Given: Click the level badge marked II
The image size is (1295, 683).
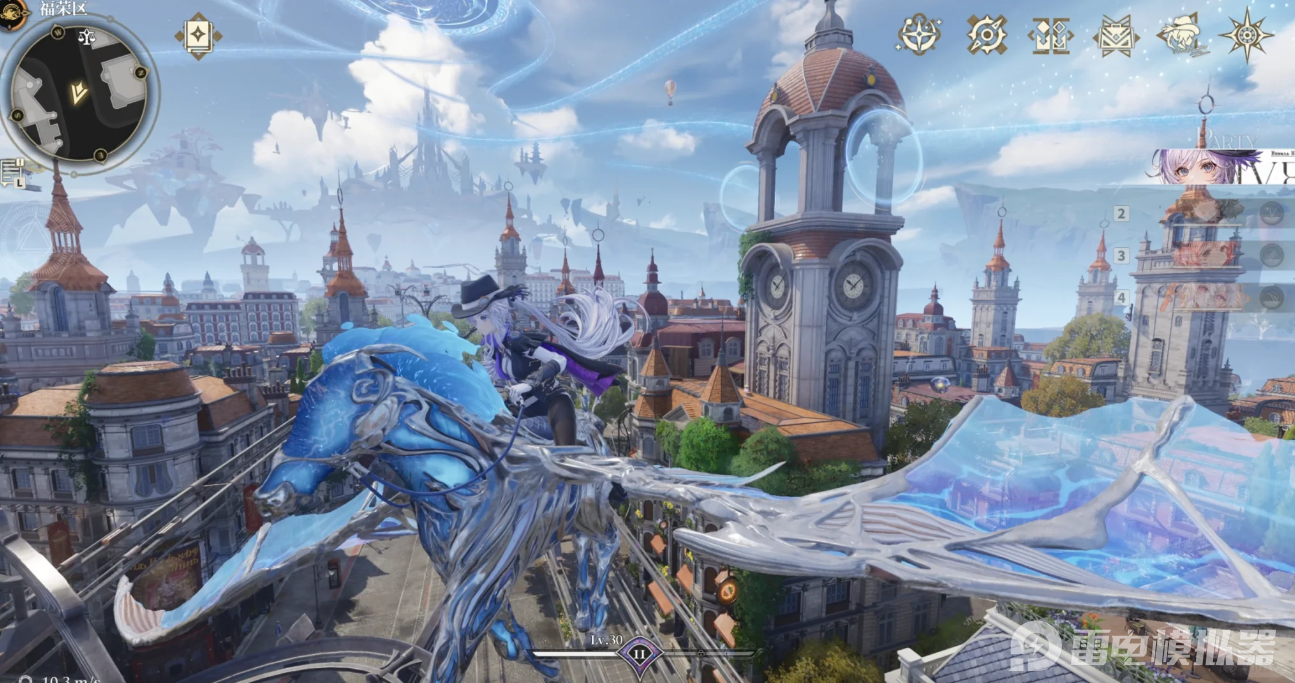Looking at the screenshot, I should coord(638,658).
